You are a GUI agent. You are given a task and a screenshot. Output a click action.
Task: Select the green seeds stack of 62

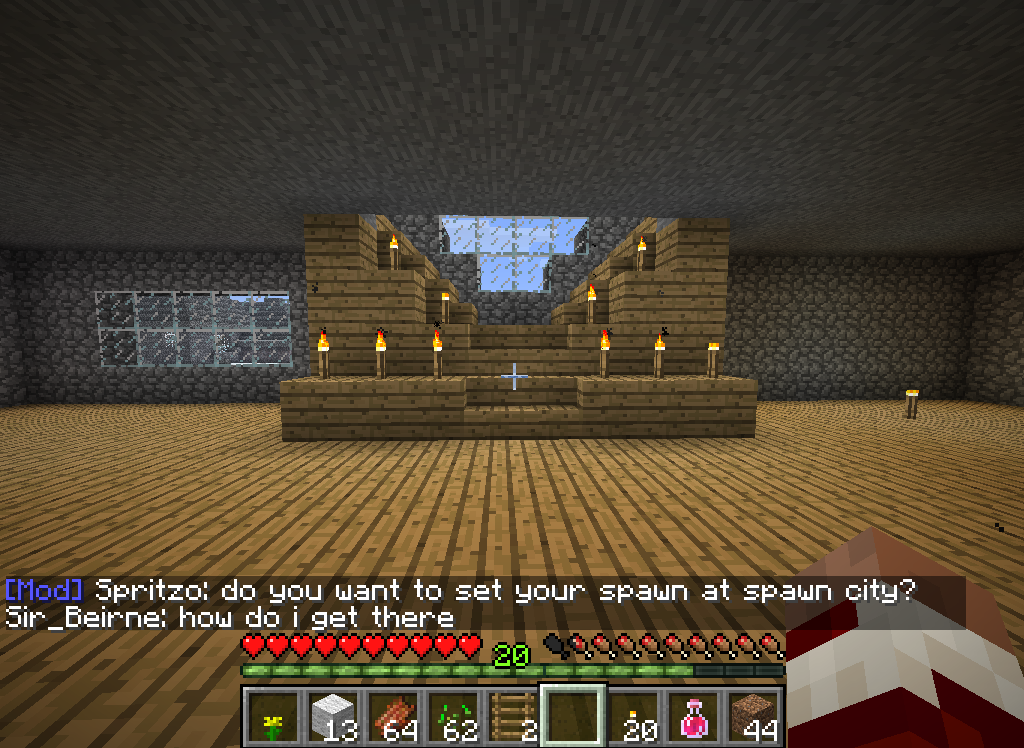point(452,717)
